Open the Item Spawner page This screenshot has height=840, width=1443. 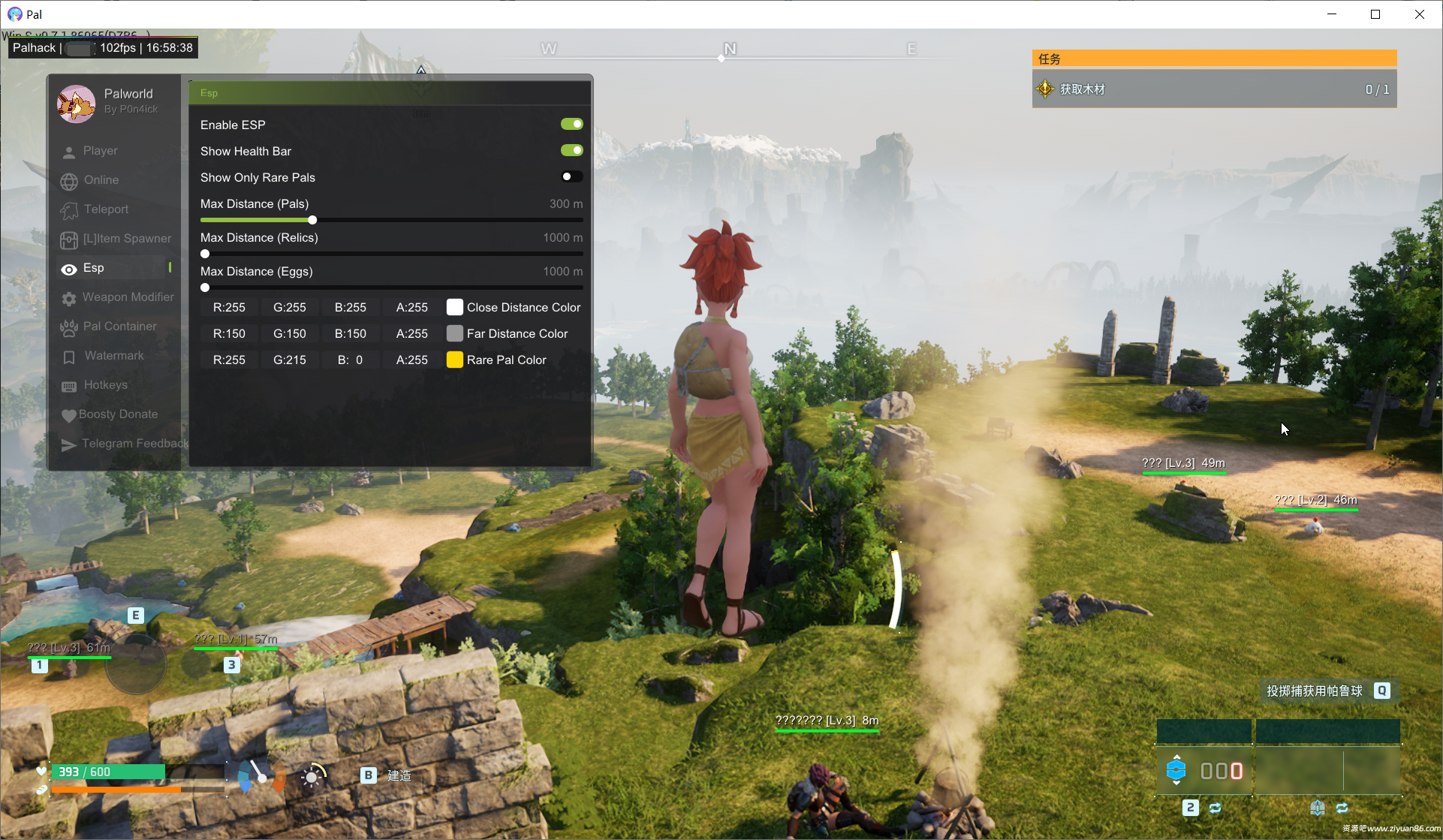tap(126, 239)
